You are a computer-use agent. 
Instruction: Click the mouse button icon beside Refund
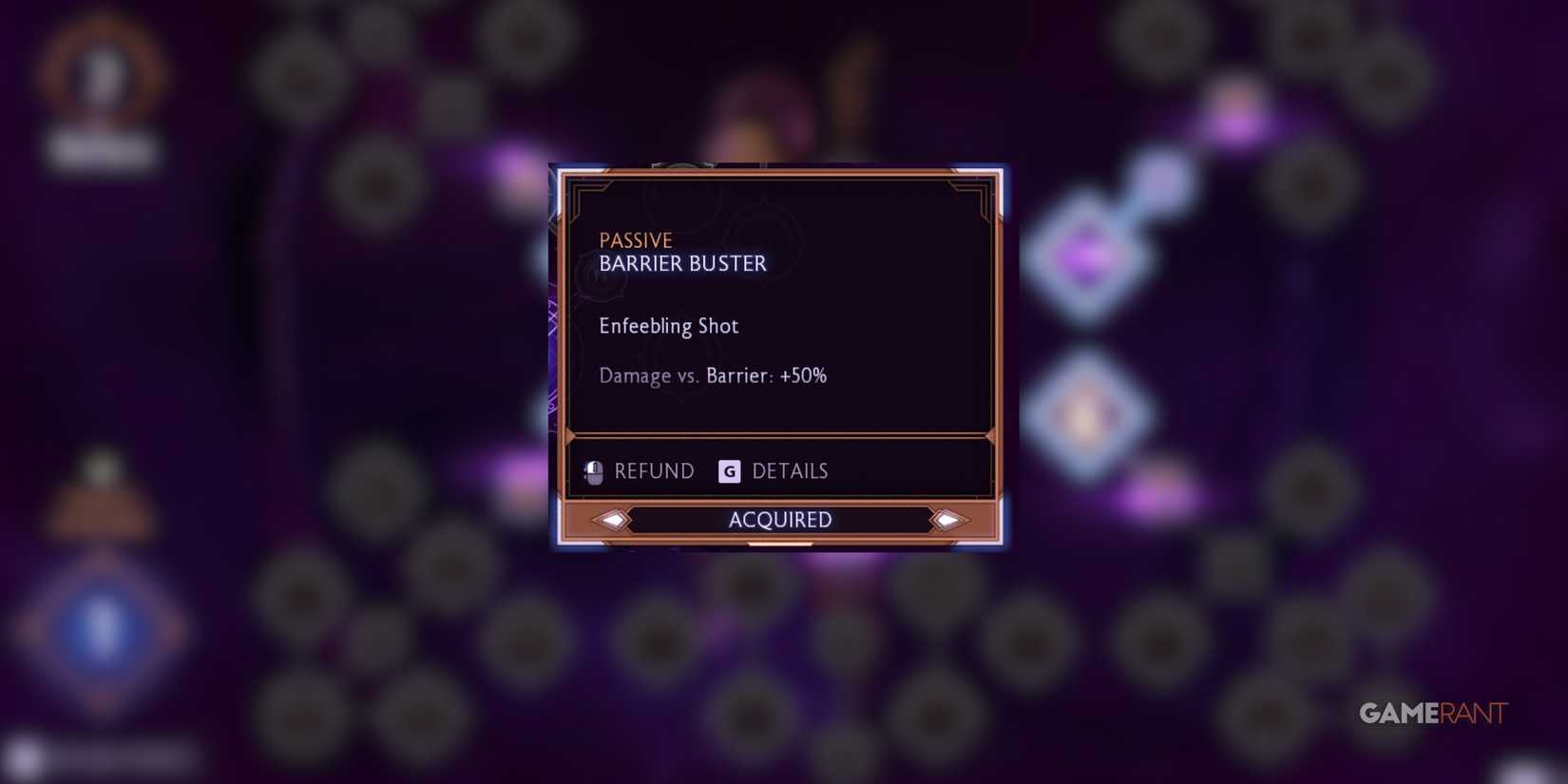click(595, 470)
